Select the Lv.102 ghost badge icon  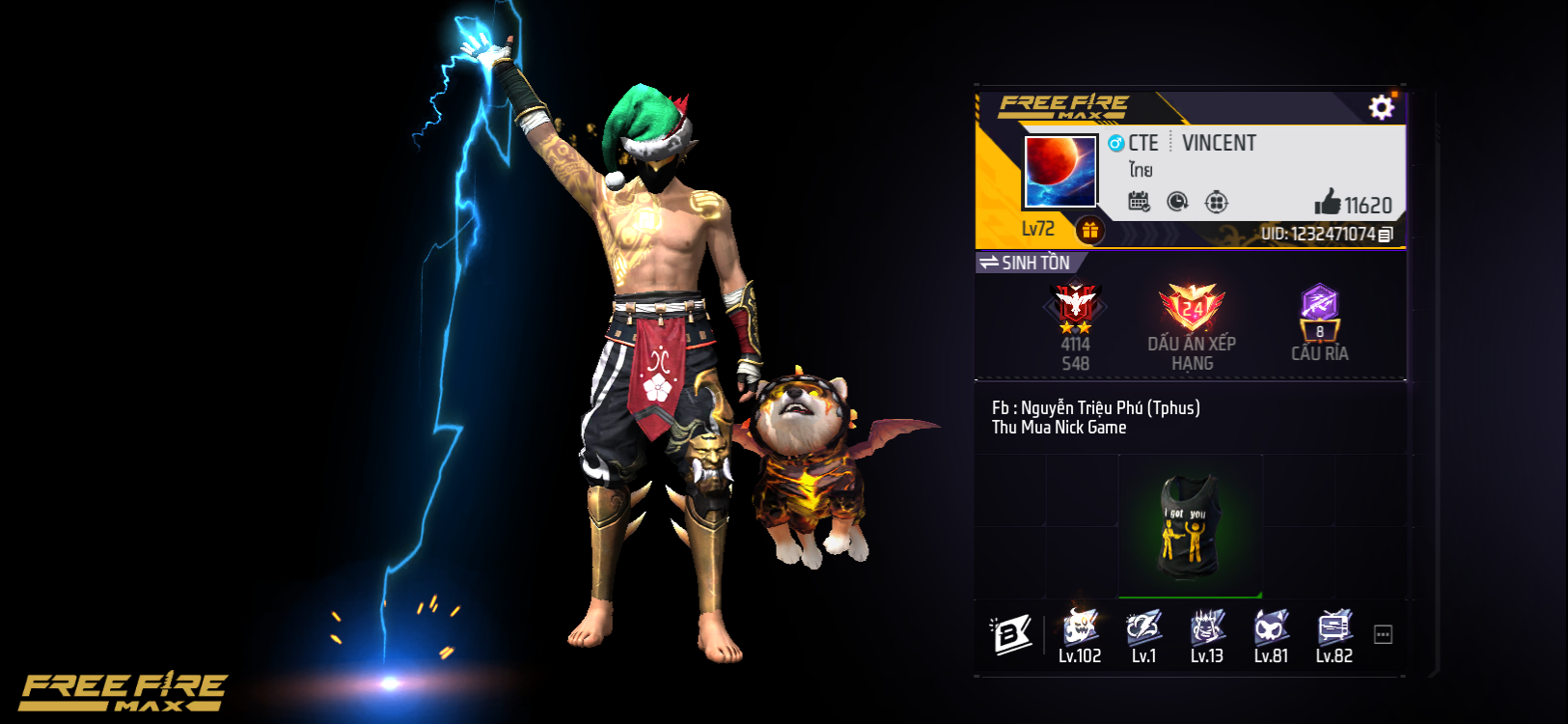(1082, 627)
